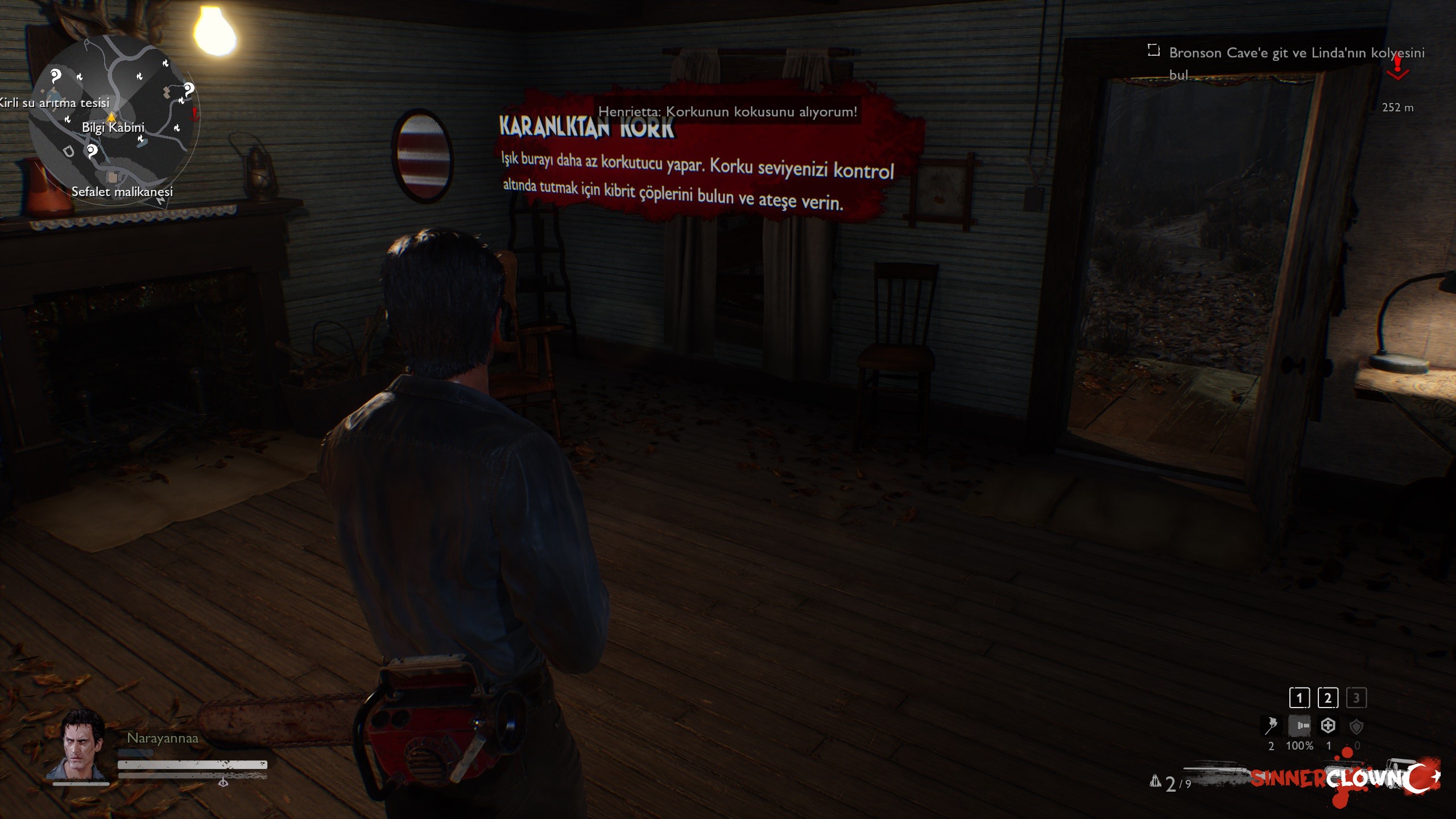Select skill slot 1
The width and height of the screenshot is (1456, 819).
click(1299, 698)
